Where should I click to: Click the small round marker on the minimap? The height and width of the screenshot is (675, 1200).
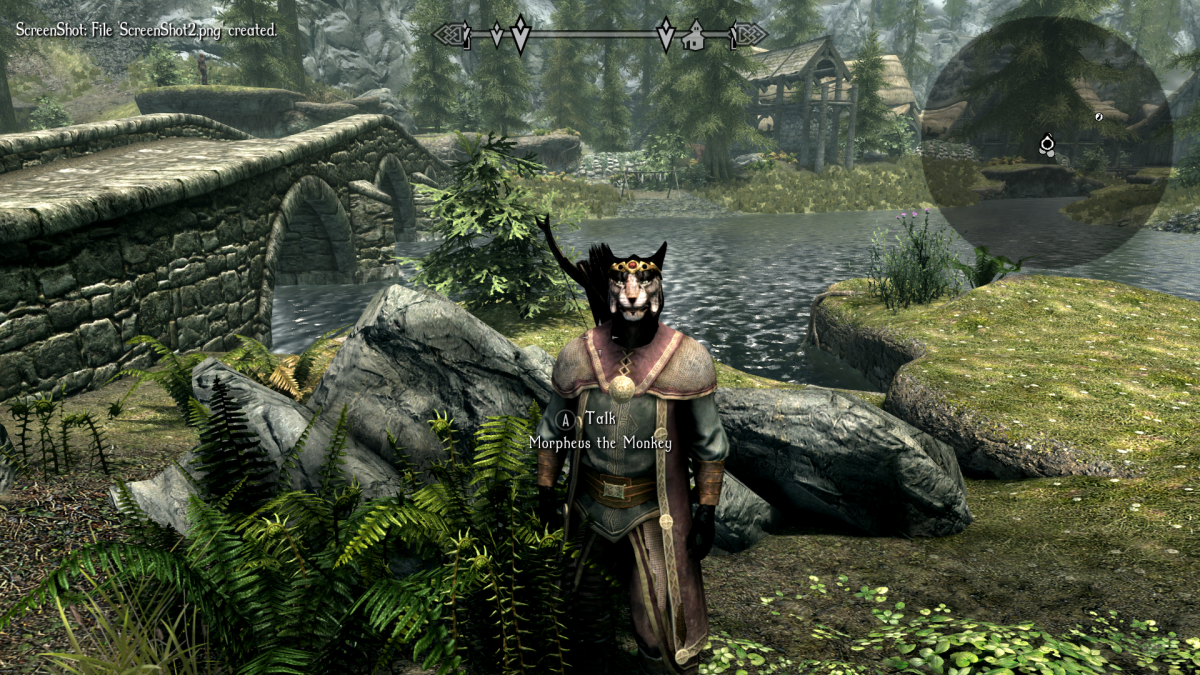coord(1098,117)
